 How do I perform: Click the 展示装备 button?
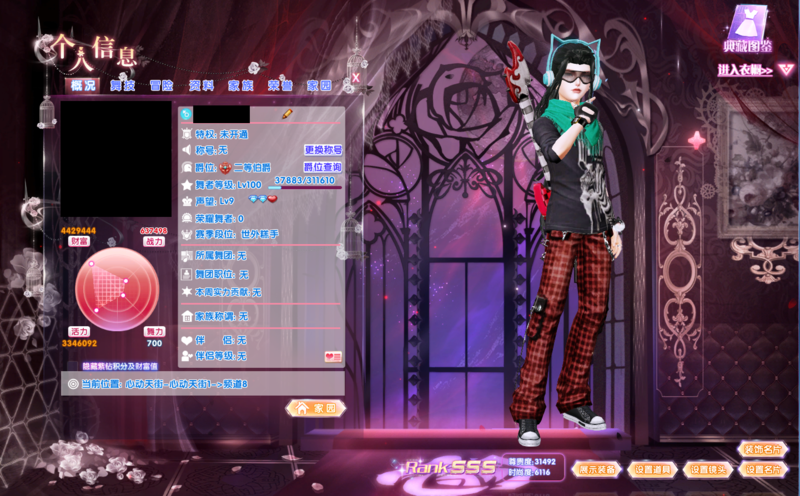click(x=598, y=468)
